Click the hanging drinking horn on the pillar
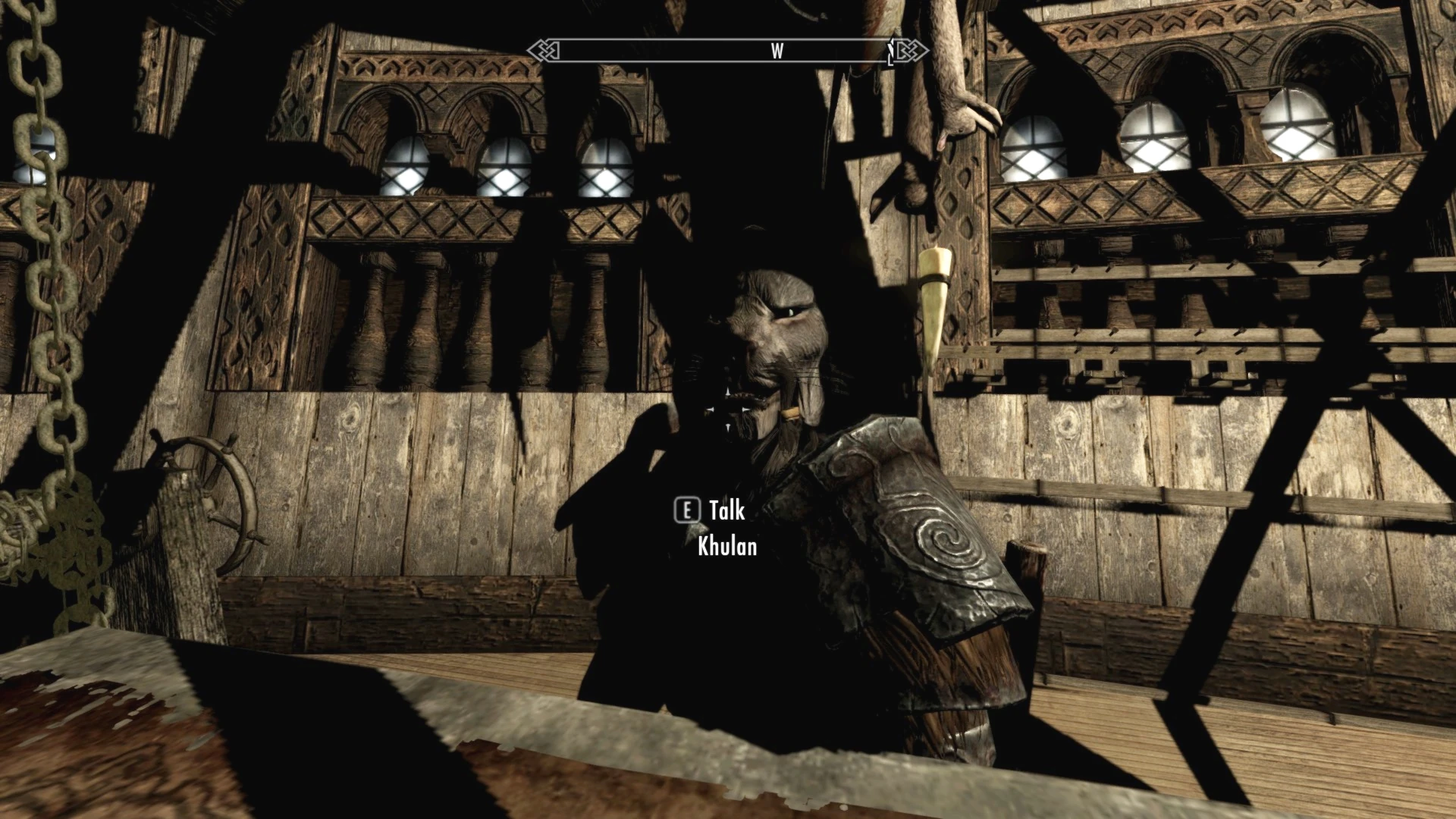The width and height of the screenshot is (1456, 819). (934, 303)
